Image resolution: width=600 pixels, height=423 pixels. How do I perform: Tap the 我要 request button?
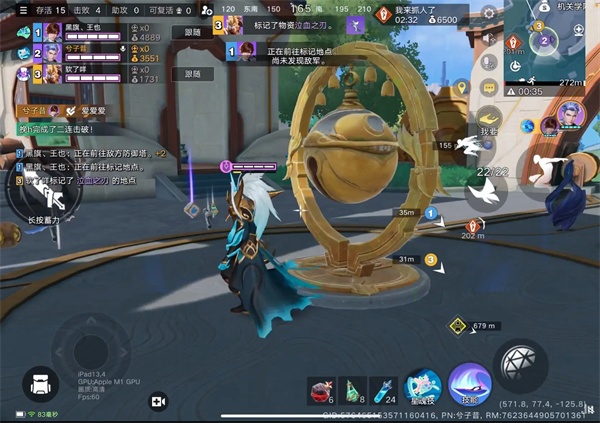[x=488, y=122]
